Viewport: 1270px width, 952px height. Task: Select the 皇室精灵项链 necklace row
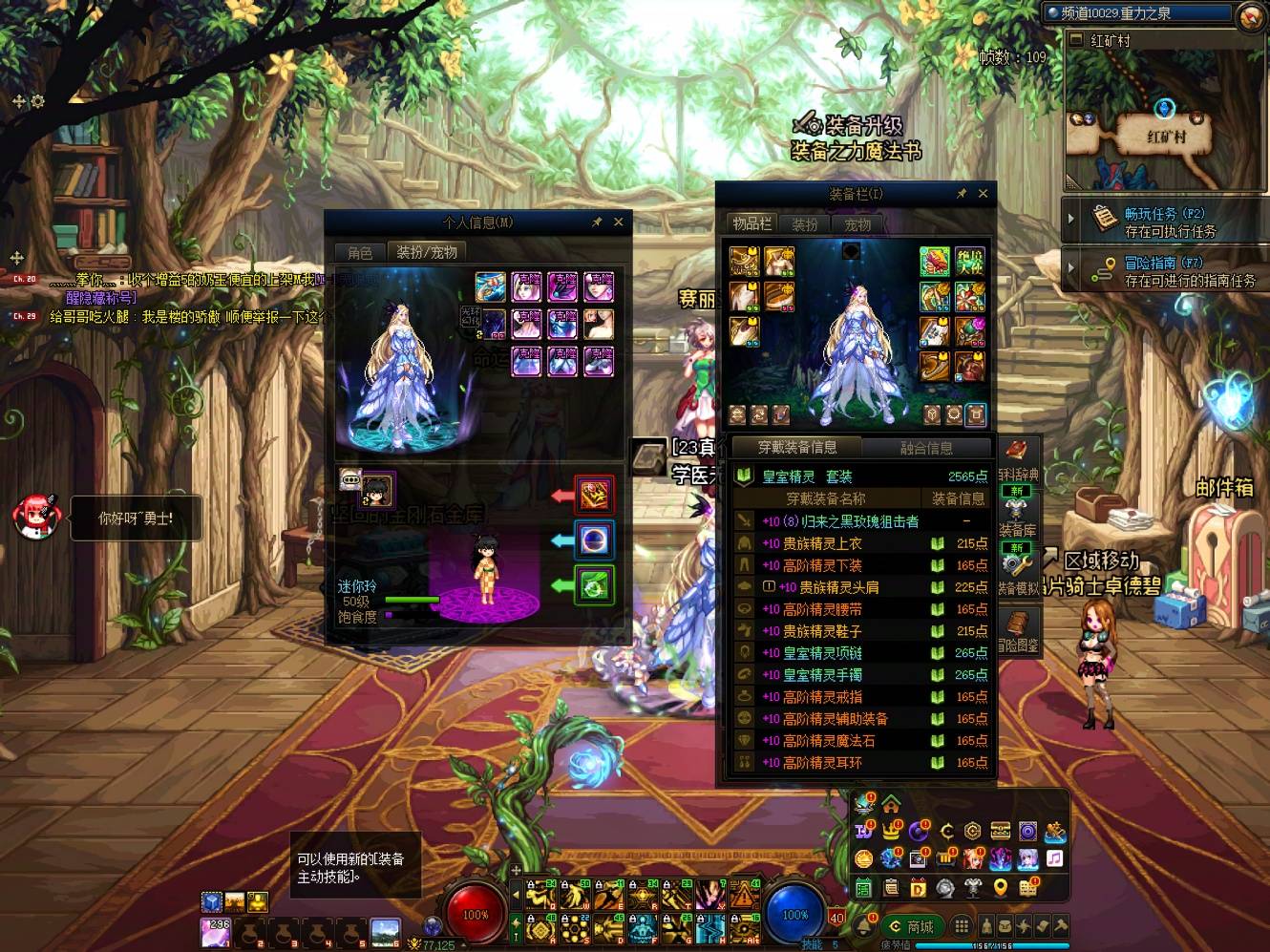(x=822, y=653)
